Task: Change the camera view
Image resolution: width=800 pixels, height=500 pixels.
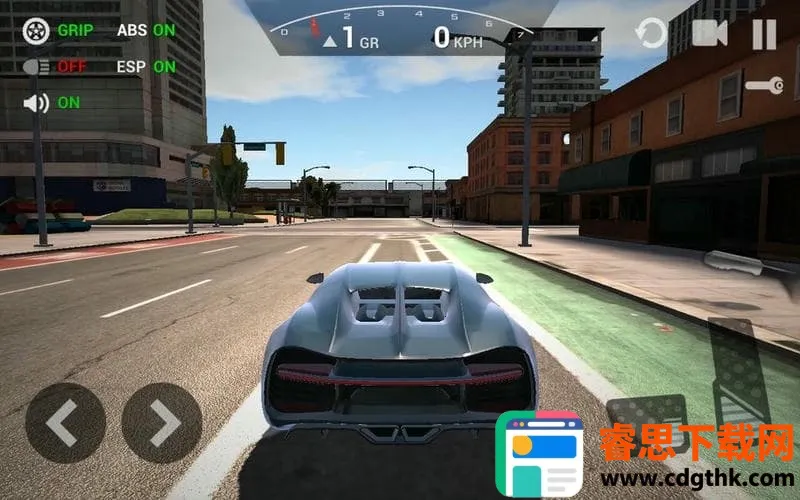Action: click(709, 34)
